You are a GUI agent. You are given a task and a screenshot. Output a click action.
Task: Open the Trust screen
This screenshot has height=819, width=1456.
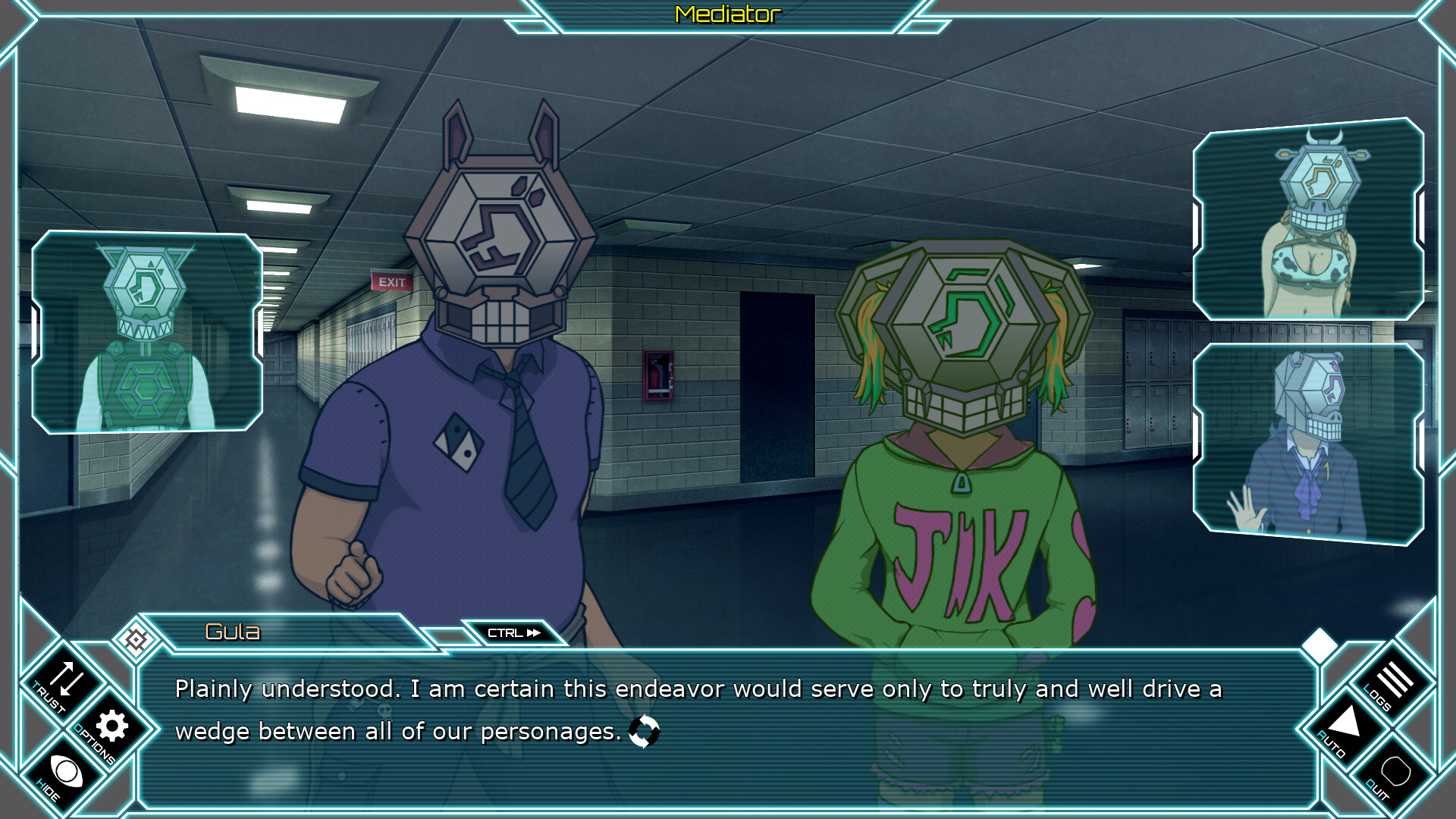pos(64,681)
